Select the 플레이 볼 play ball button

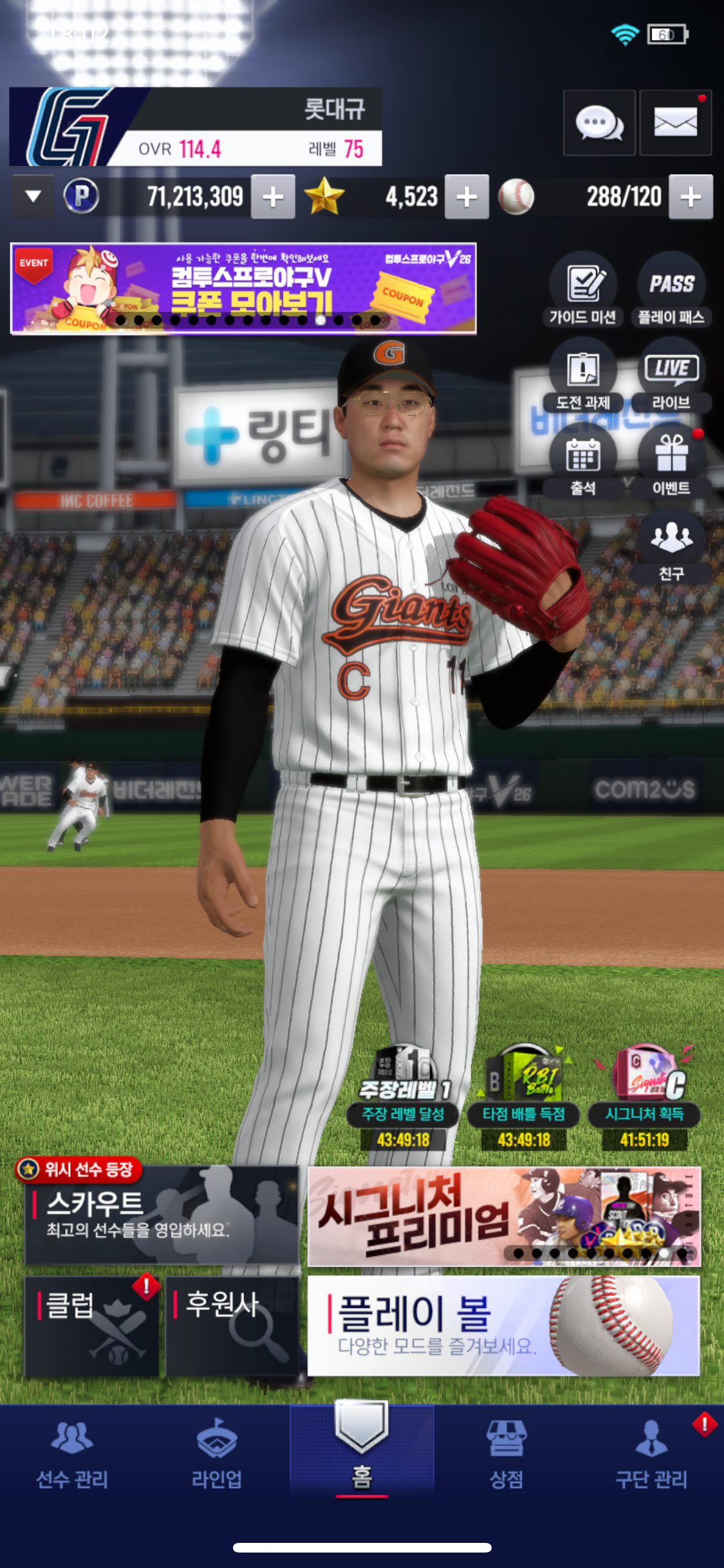pyautogui.click(x=503, y=1326)
